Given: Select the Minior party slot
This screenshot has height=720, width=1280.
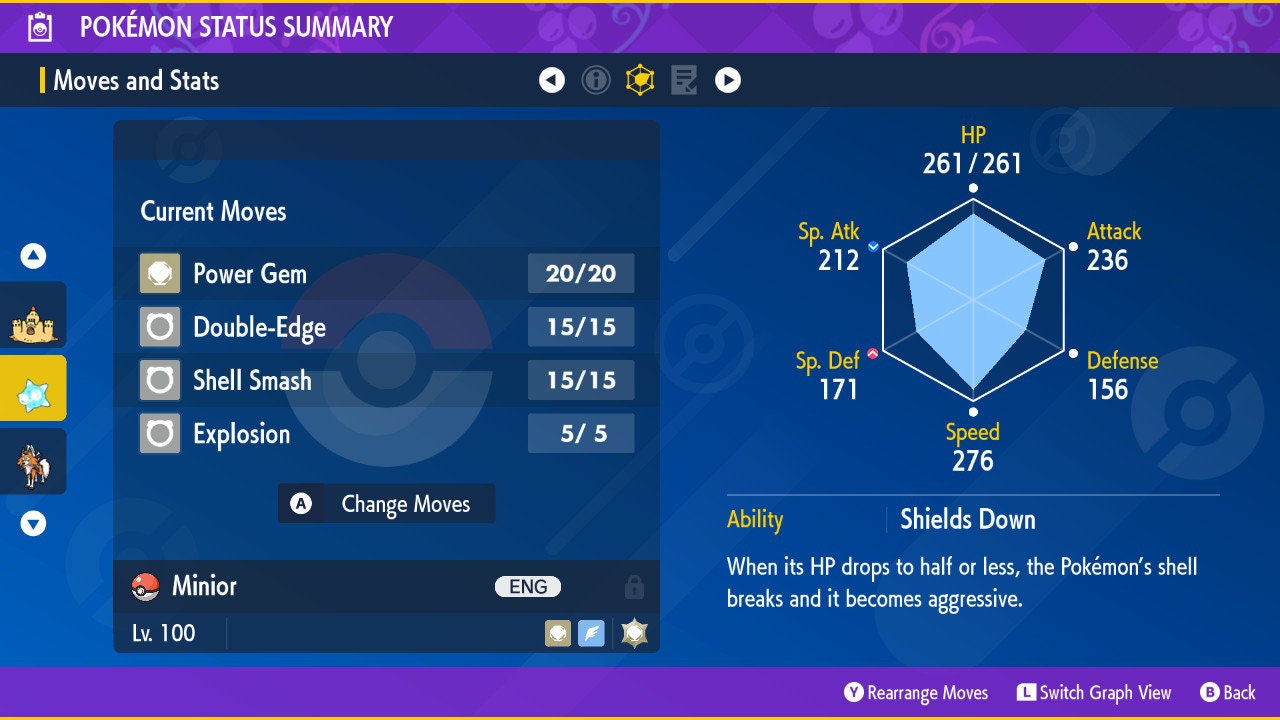Looking at the screenshot, I should click(x=33, y=390).
